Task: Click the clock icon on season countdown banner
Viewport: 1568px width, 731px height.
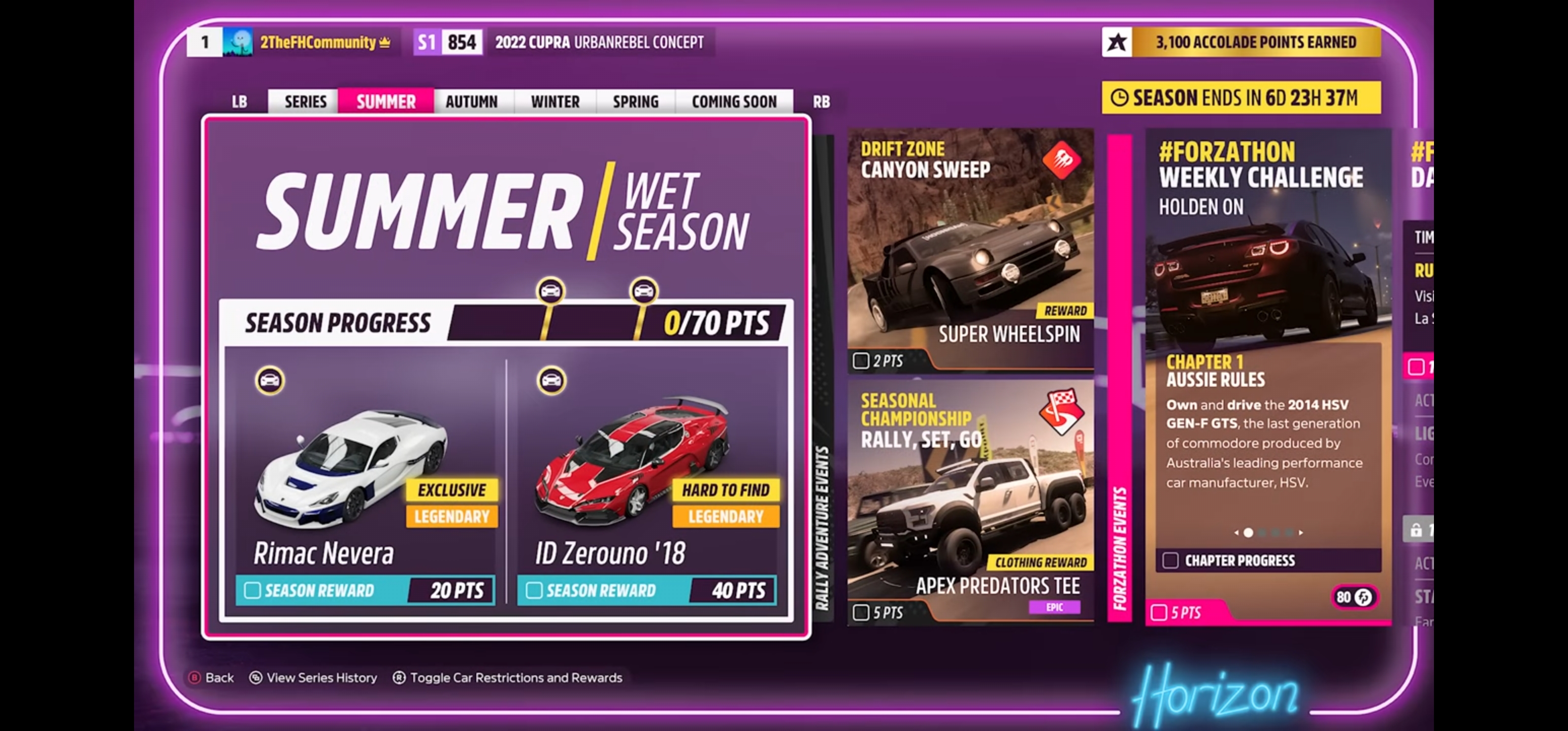Action: click(x=1120, y=97)
